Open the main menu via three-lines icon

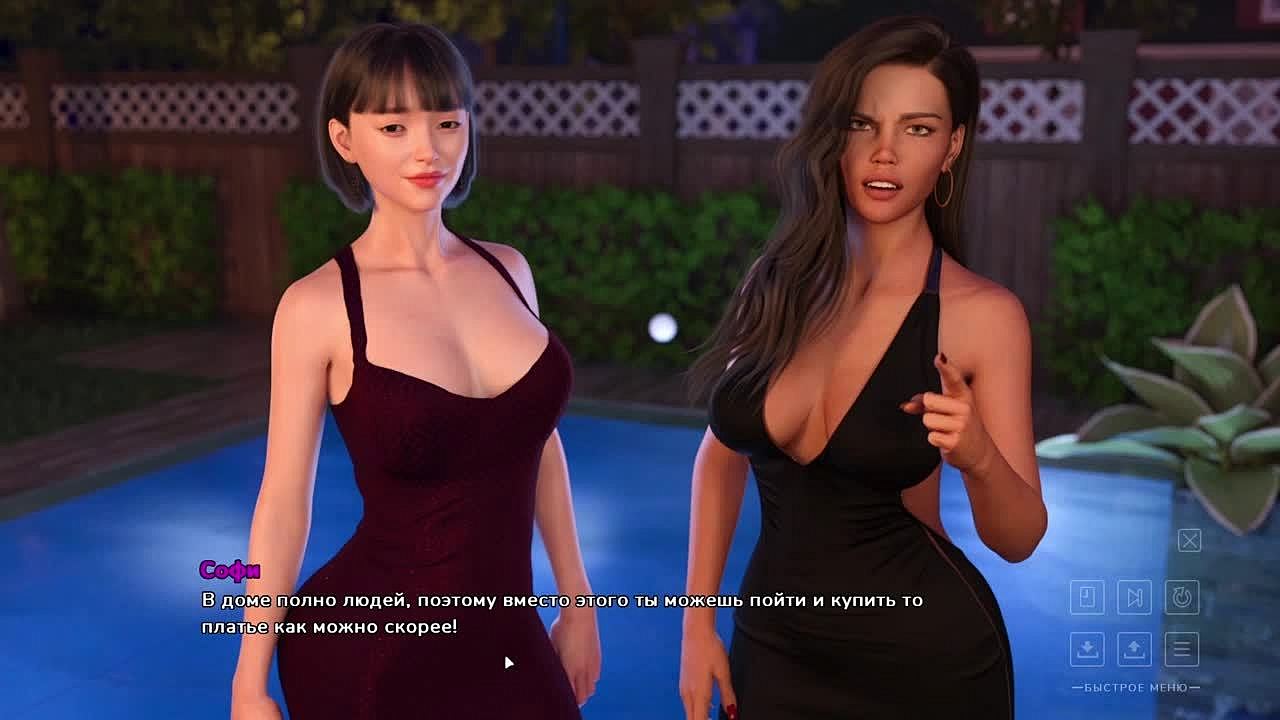pyautogui.click(x=1182, y=649)
